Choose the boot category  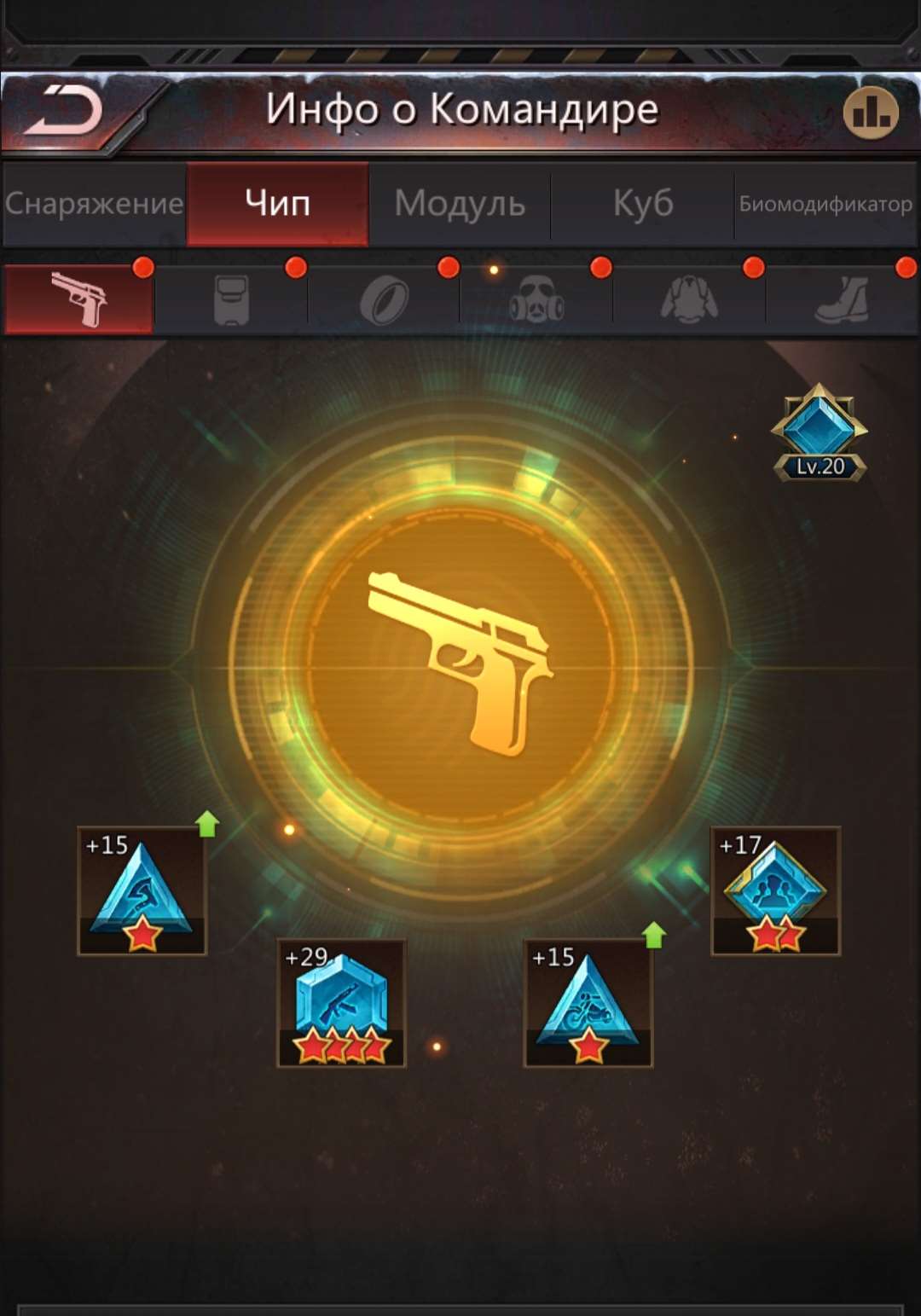(x=842, y=299)
